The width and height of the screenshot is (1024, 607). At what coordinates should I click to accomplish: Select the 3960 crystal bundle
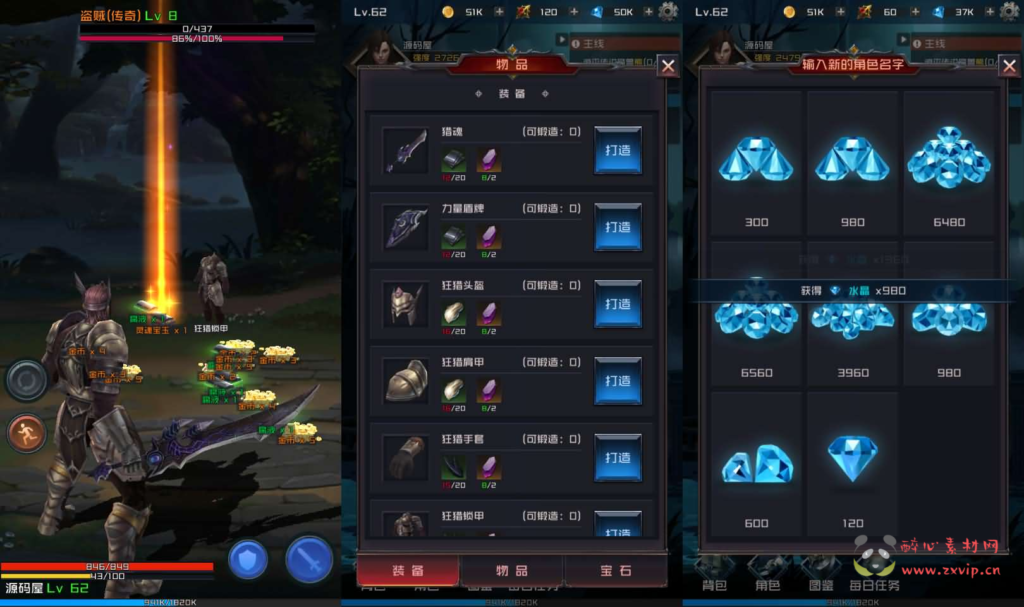pyautogui.click(x=852, y=325)
